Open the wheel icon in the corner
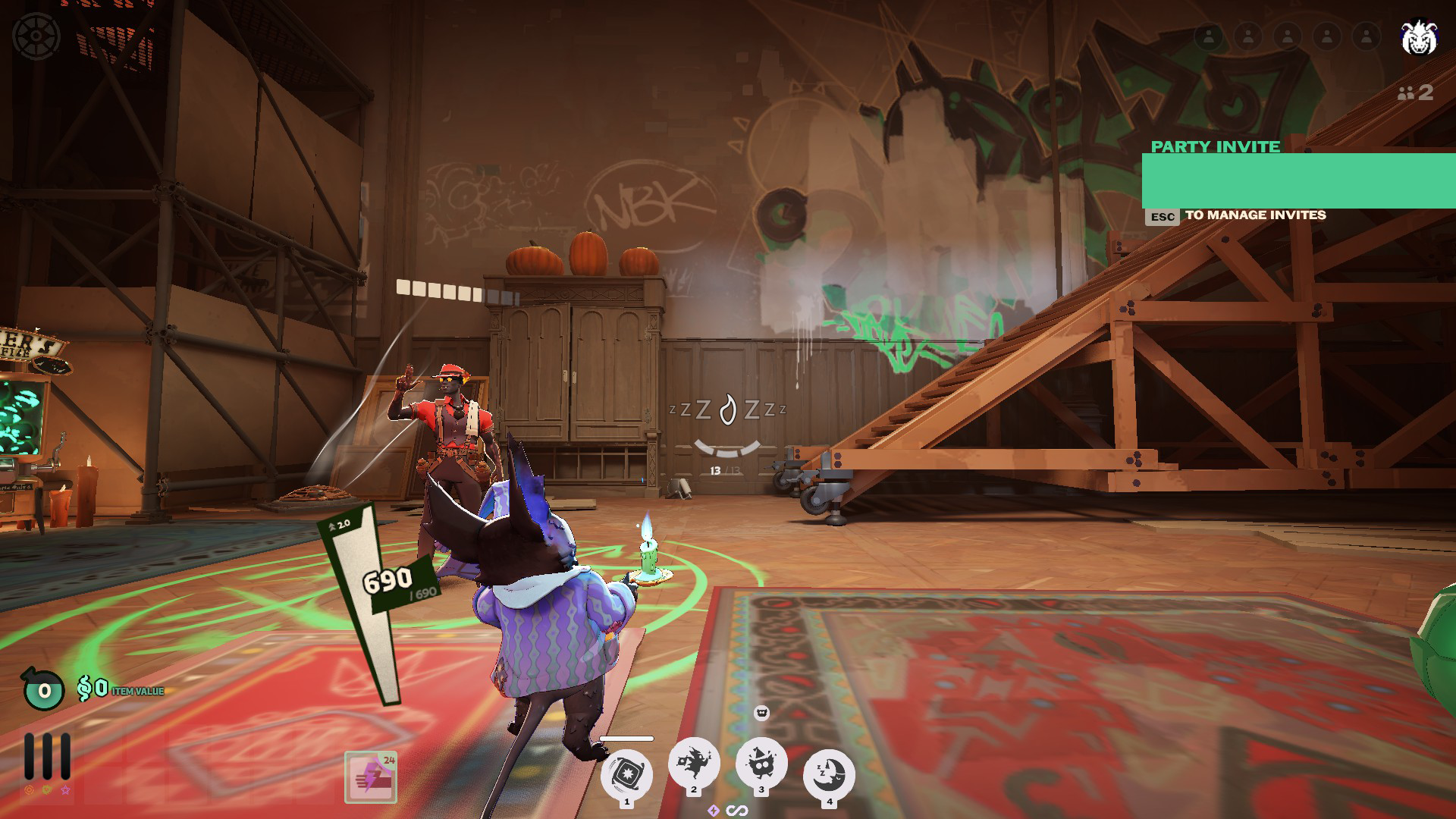 [36, 36]
